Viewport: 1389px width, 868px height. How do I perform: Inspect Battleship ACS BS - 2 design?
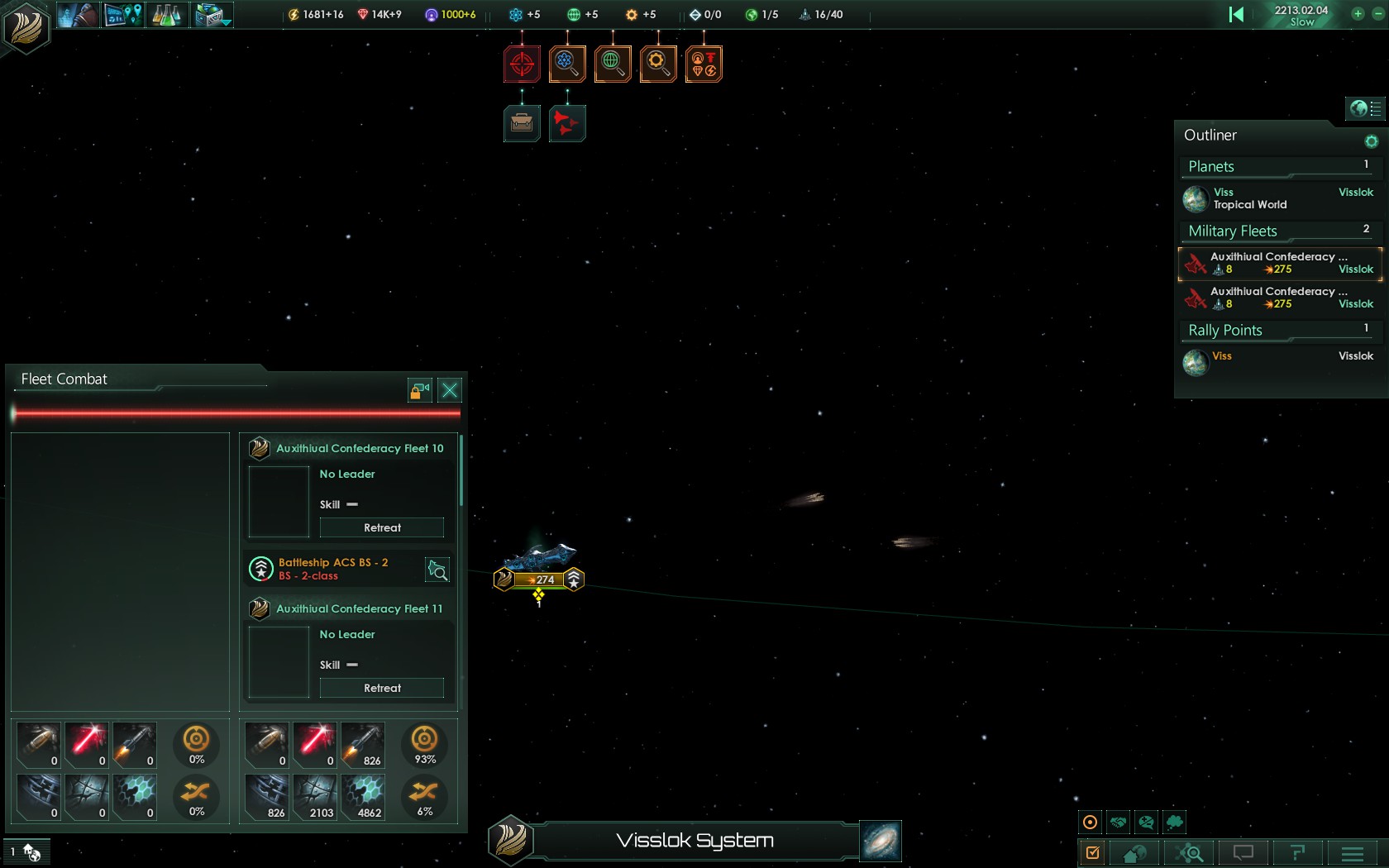437,570
